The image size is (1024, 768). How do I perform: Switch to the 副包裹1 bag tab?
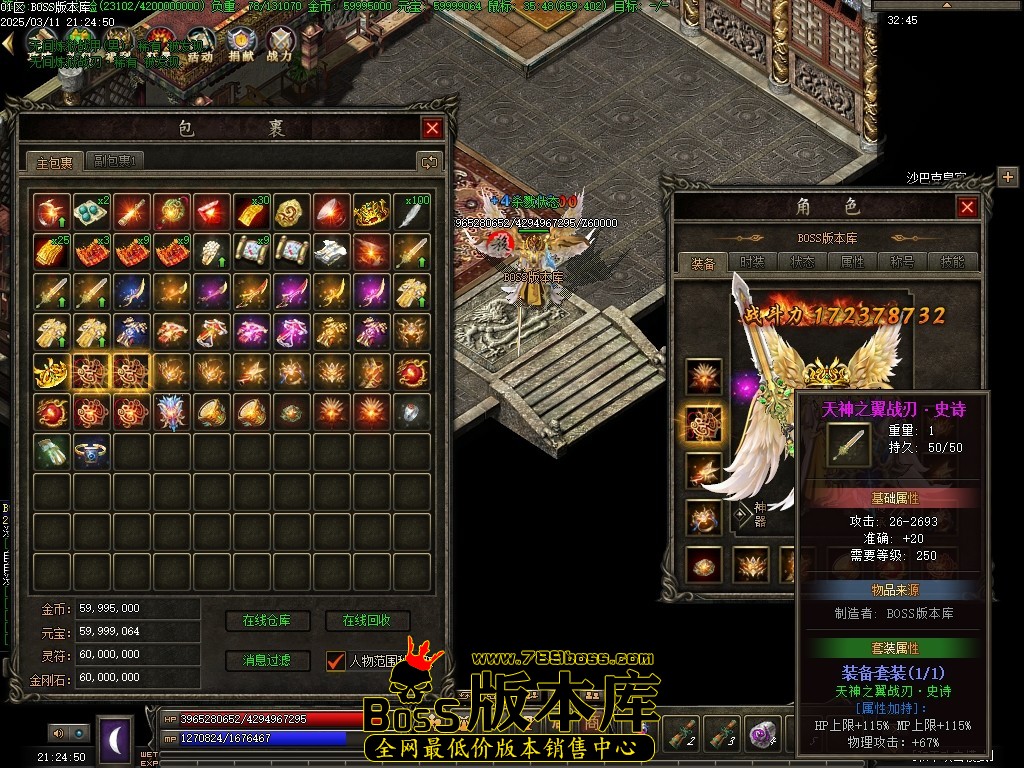[116, 161]
